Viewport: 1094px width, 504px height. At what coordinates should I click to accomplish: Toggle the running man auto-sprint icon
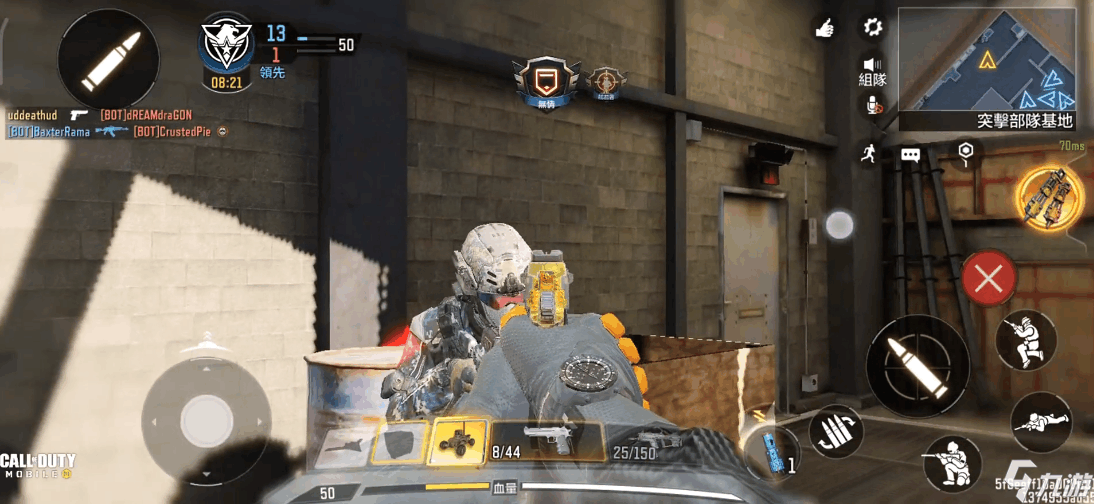coord(868,153)
